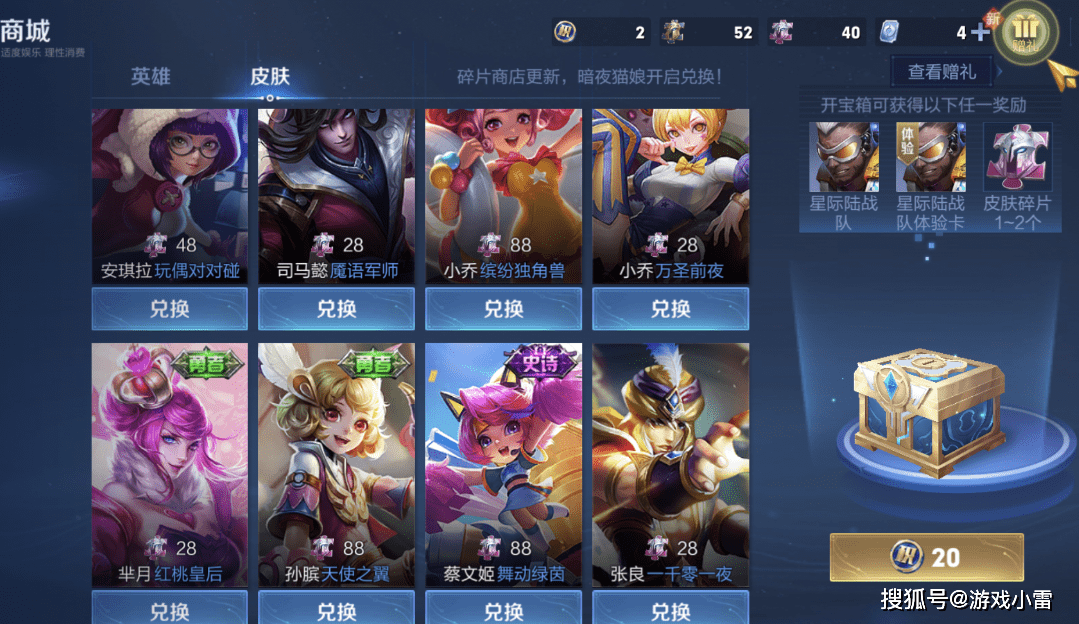Add more blue tickets with plus button
The image size is (1079, 624).
click(980, 32)
